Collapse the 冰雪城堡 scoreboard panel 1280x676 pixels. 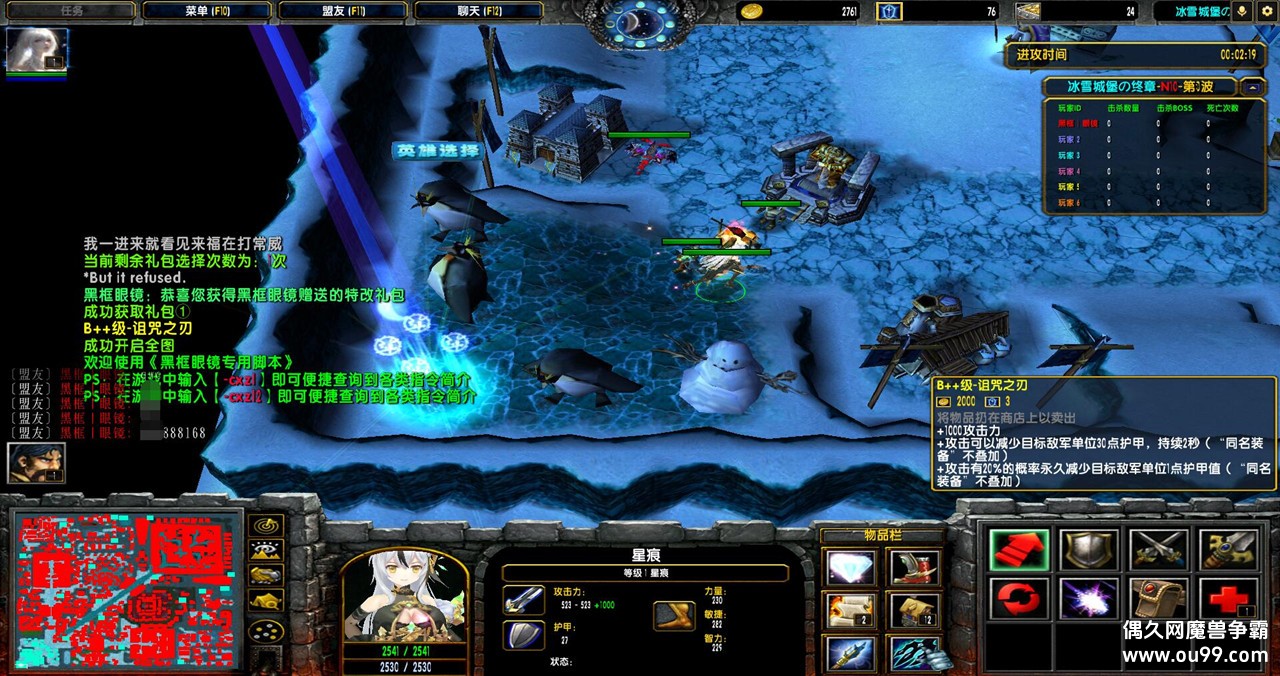pos(1255,87)
